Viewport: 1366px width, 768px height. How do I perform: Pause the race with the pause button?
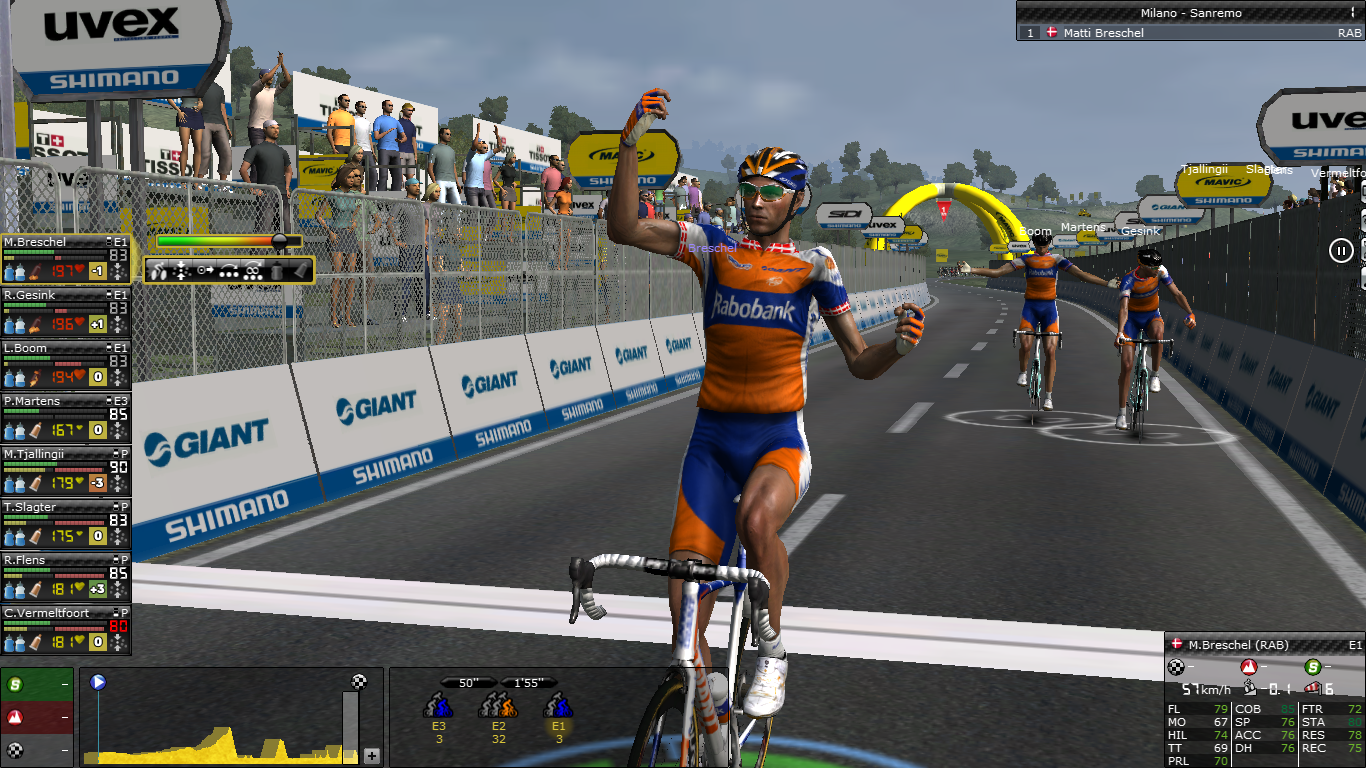tap(1341, 251)
